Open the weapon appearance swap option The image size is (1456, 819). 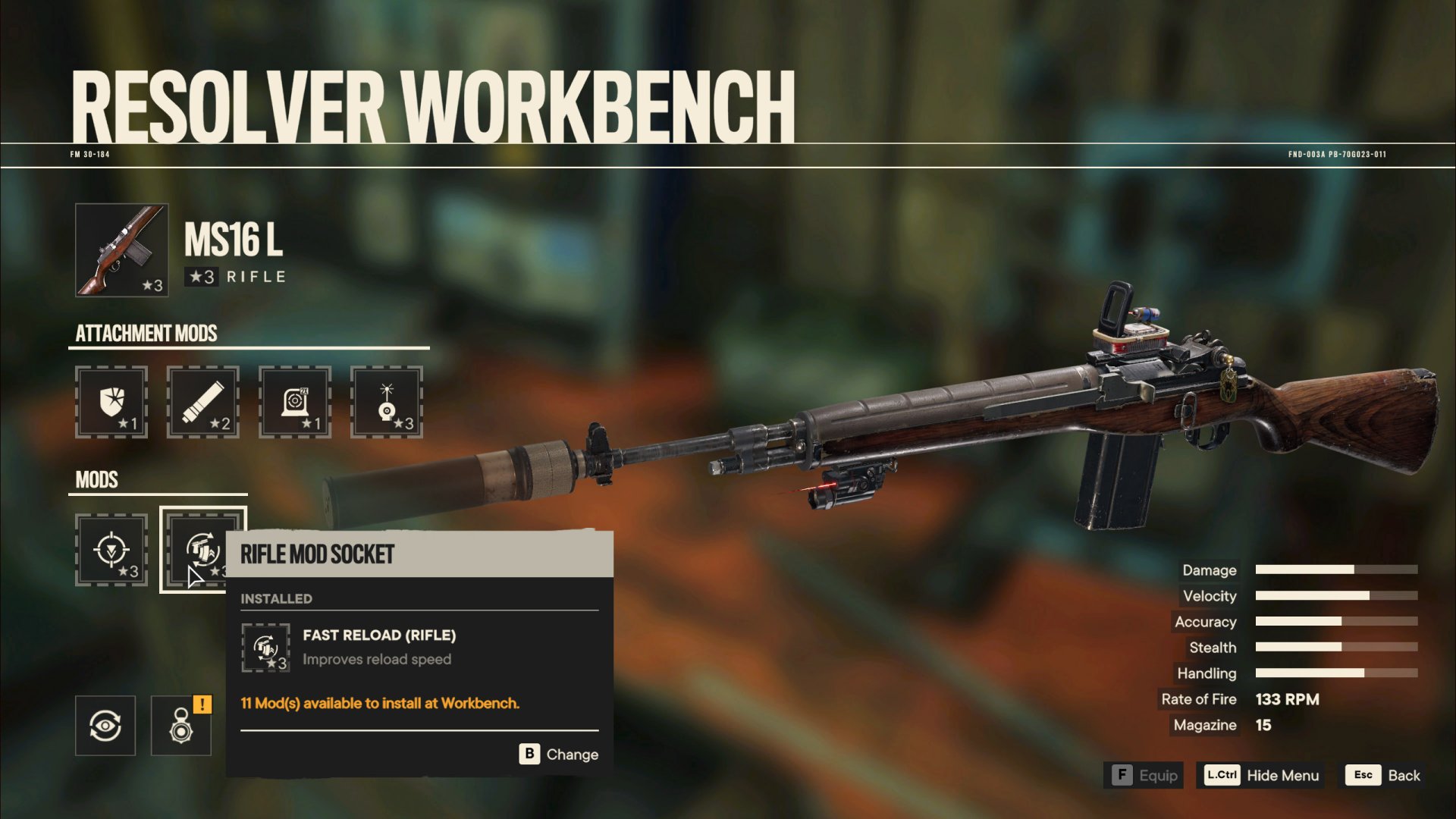[105, 726]
